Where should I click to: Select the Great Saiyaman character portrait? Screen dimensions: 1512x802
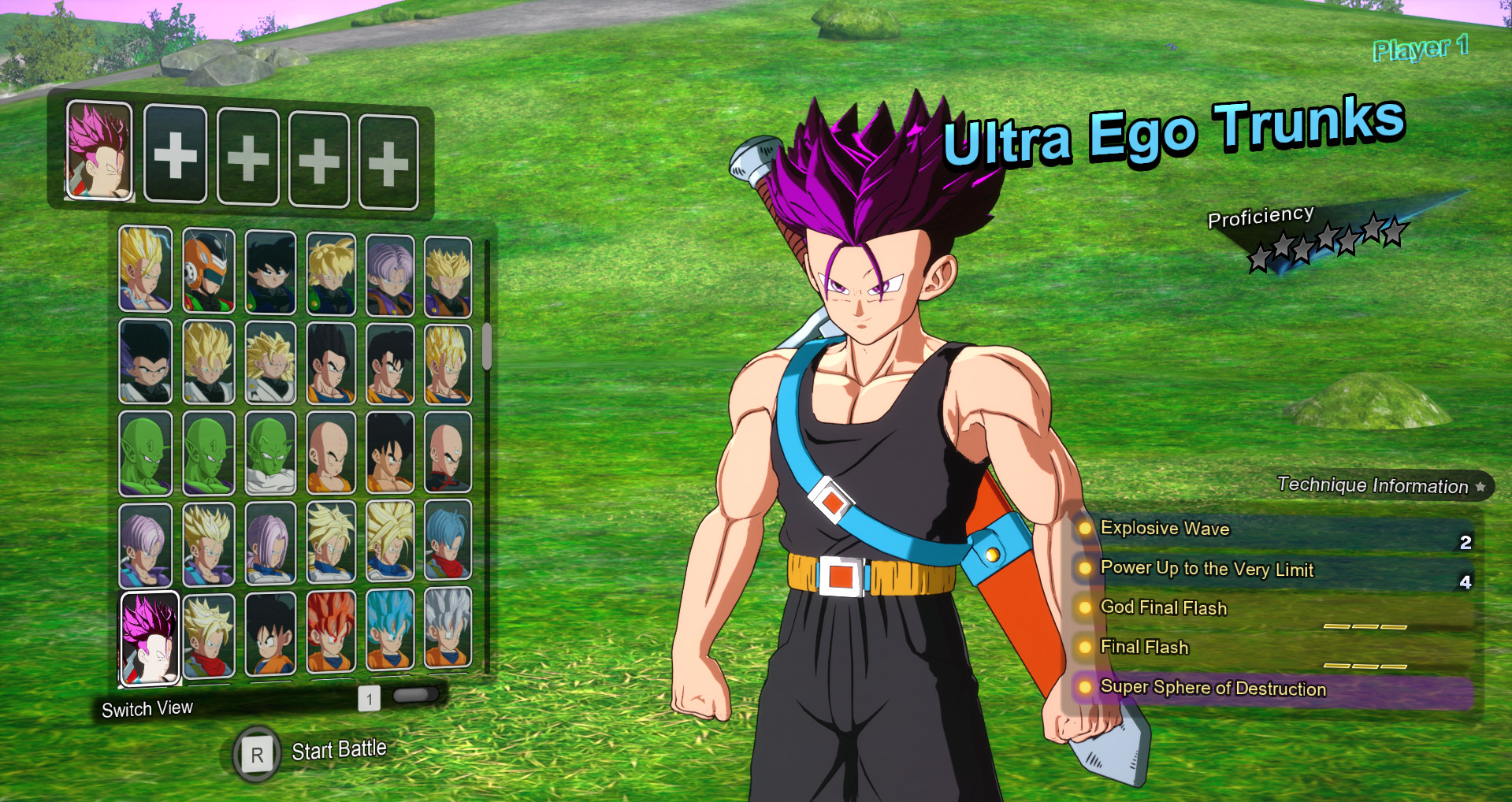(208, 268)
